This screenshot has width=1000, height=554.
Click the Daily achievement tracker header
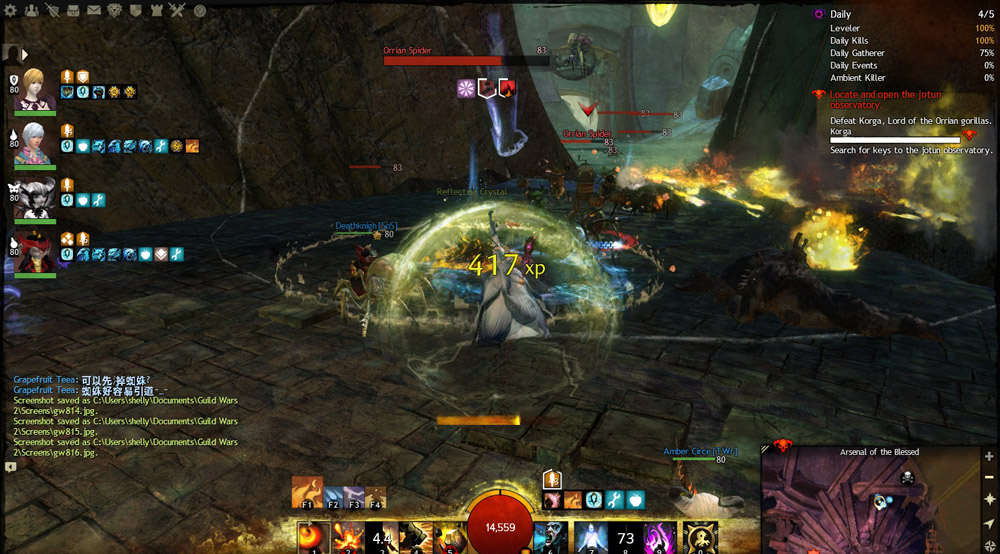click(840, 15)
